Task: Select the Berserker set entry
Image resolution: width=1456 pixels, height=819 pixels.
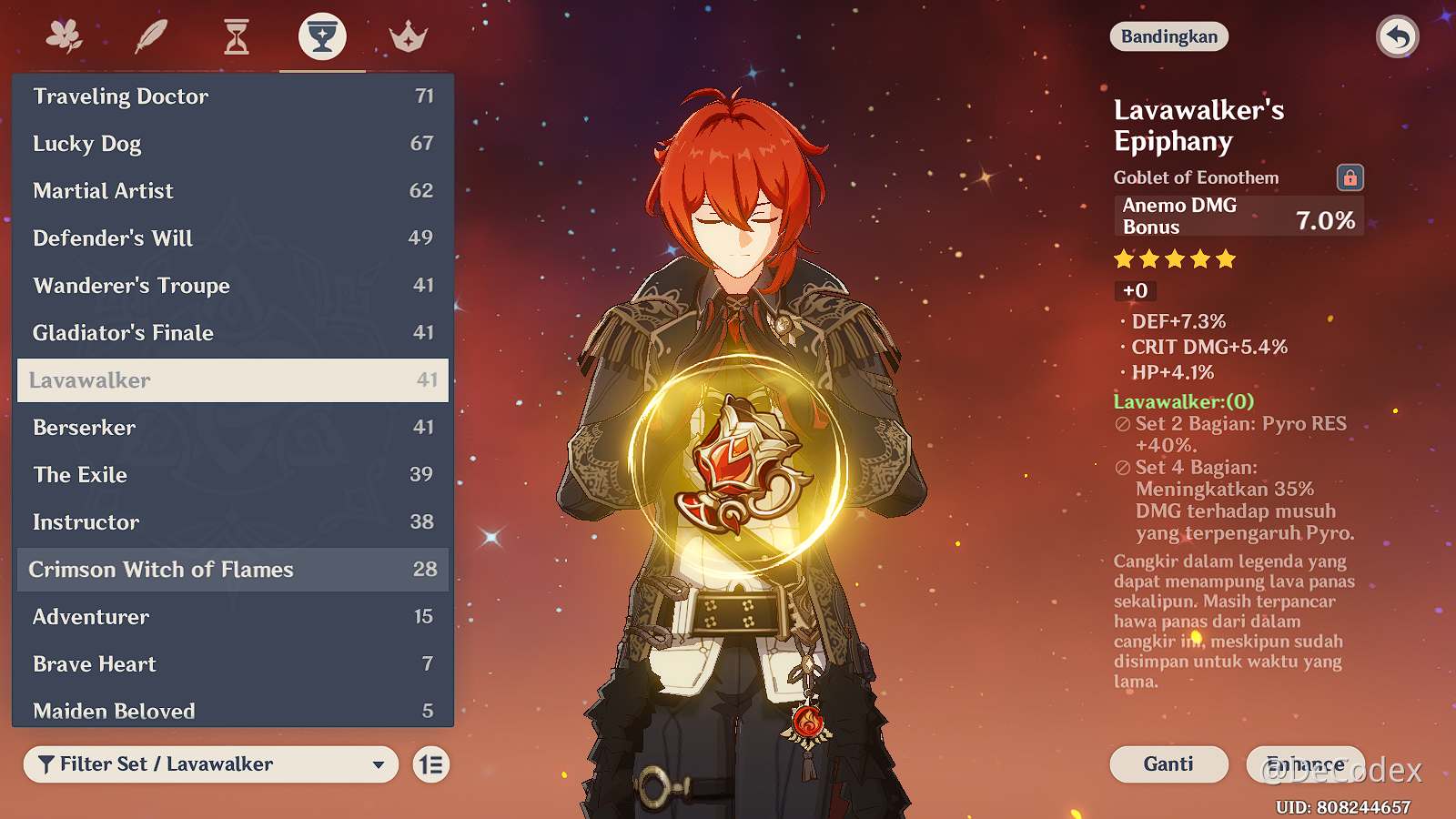Action: [82, 428]
